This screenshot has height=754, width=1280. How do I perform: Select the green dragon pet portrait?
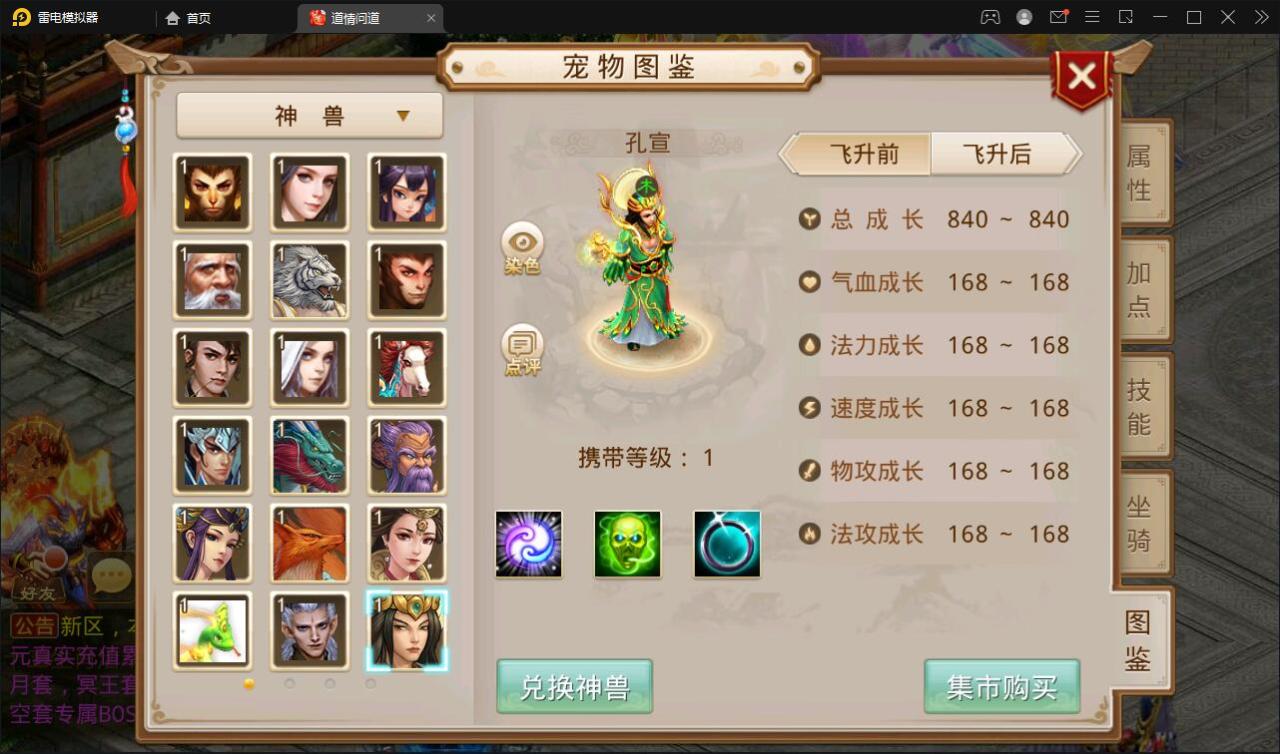(x=309, y=456)
